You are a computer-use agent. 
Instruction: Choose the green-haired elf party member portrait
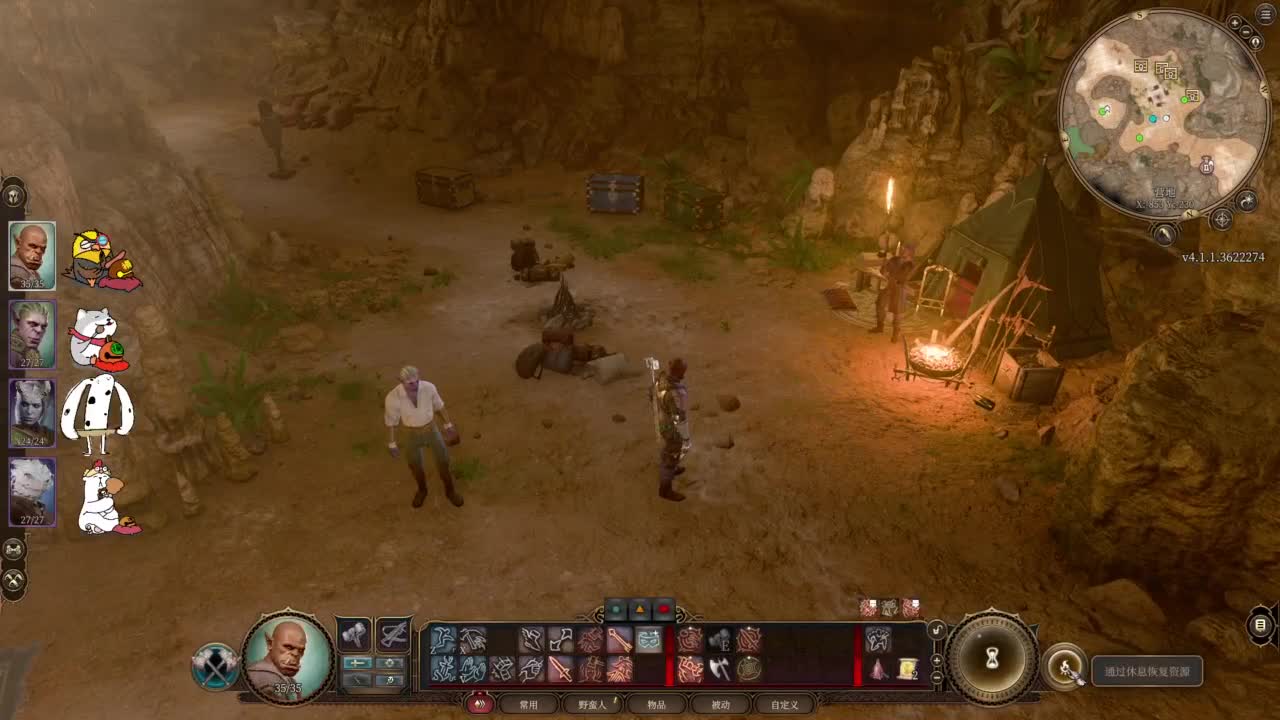[x=32, y=334]
